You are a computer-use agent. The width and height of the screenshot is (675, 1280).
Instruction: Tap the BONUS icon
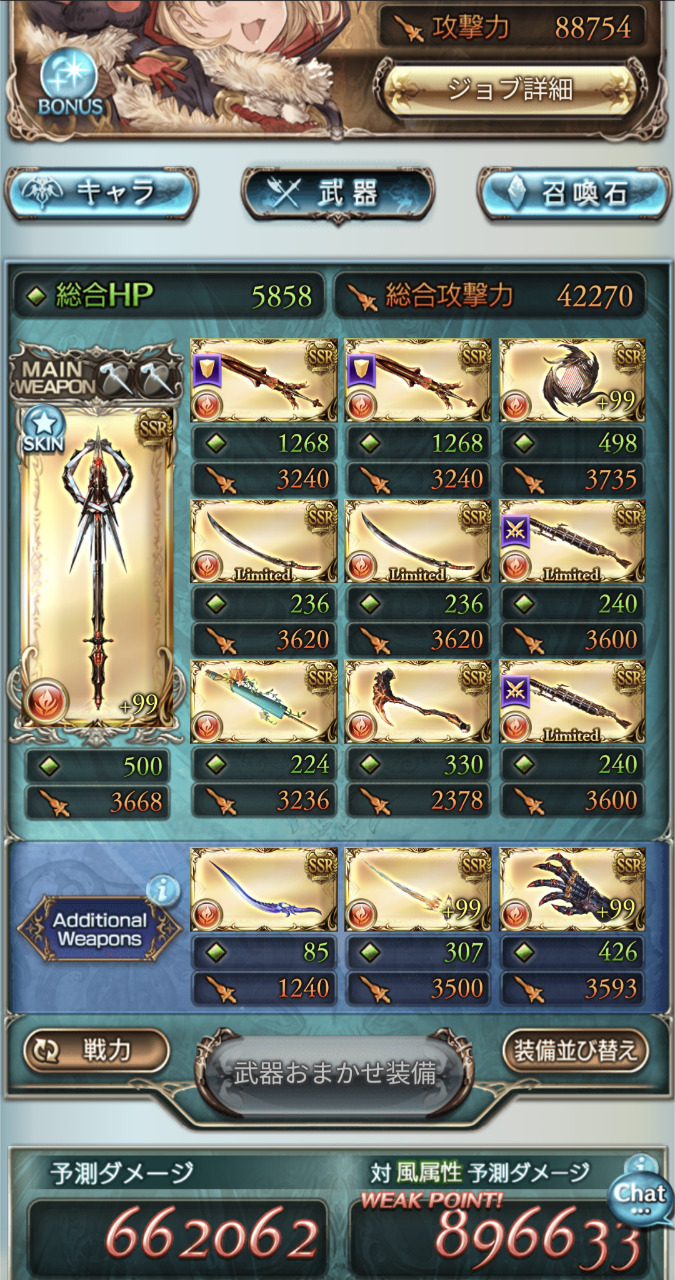[68, 84]
